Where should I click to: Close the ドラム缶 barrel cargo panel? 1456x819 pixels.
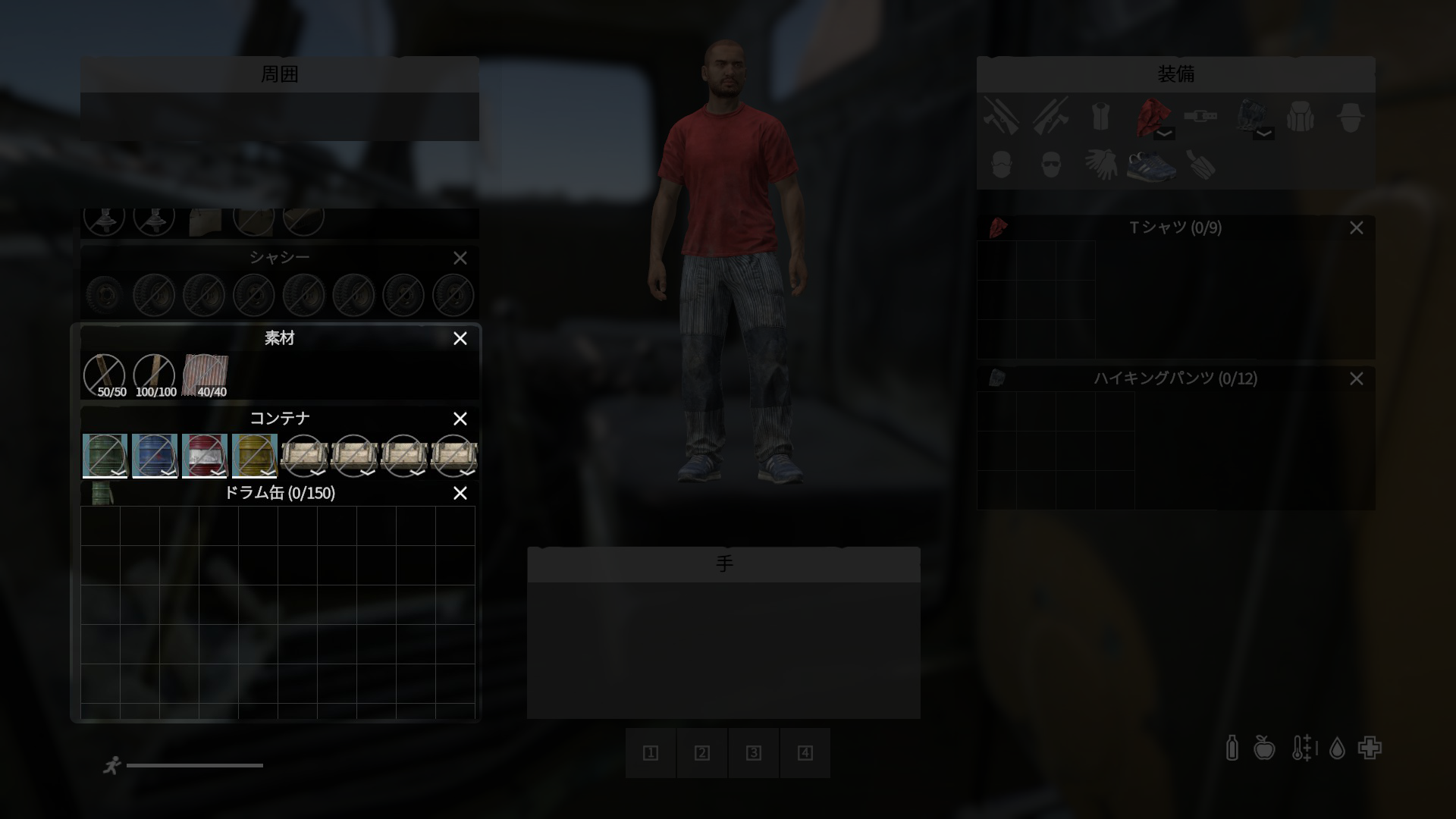[x=460, y=493]
